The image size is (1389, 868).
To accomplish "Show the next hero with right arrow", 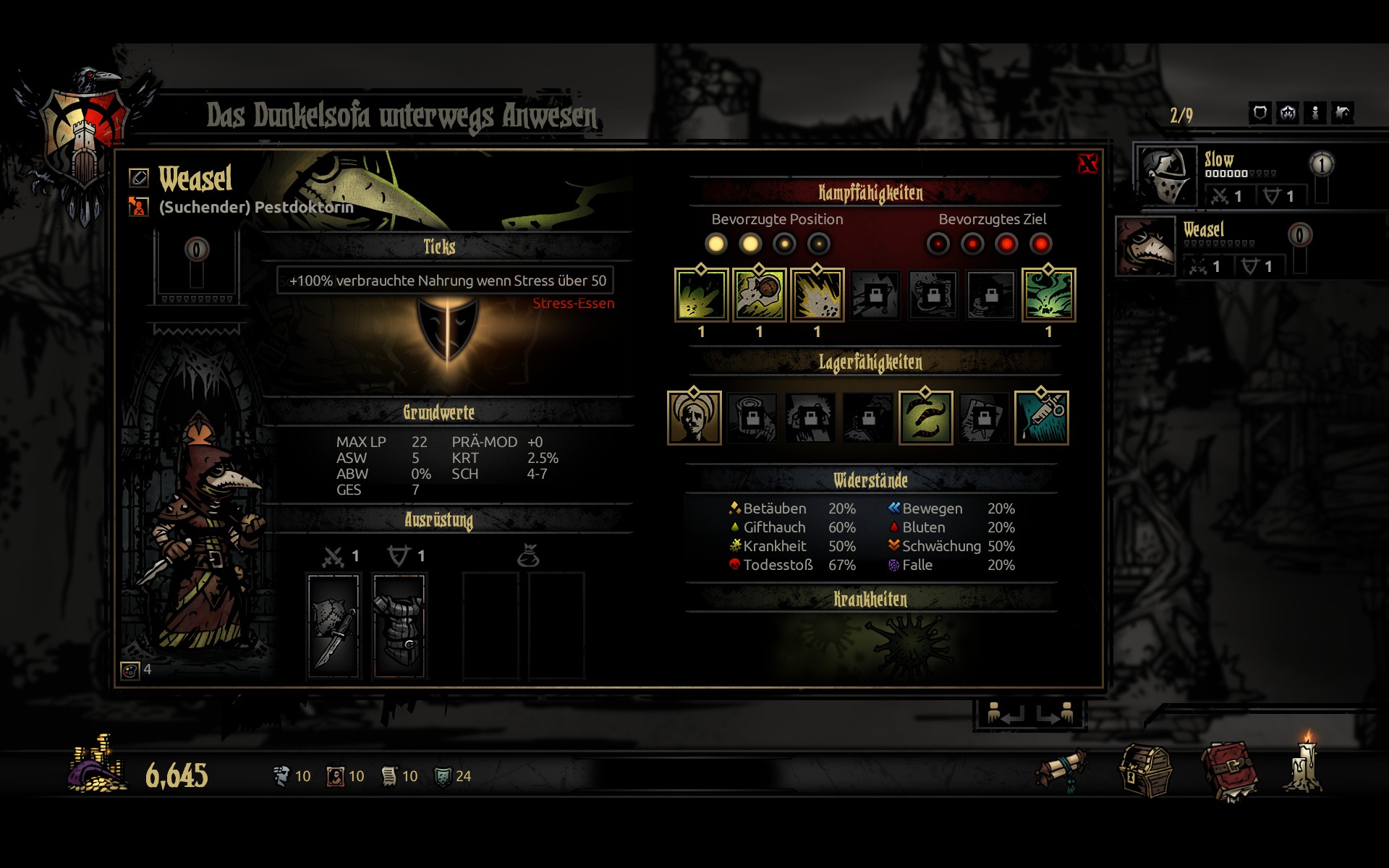I will (x=1055, y=715).
